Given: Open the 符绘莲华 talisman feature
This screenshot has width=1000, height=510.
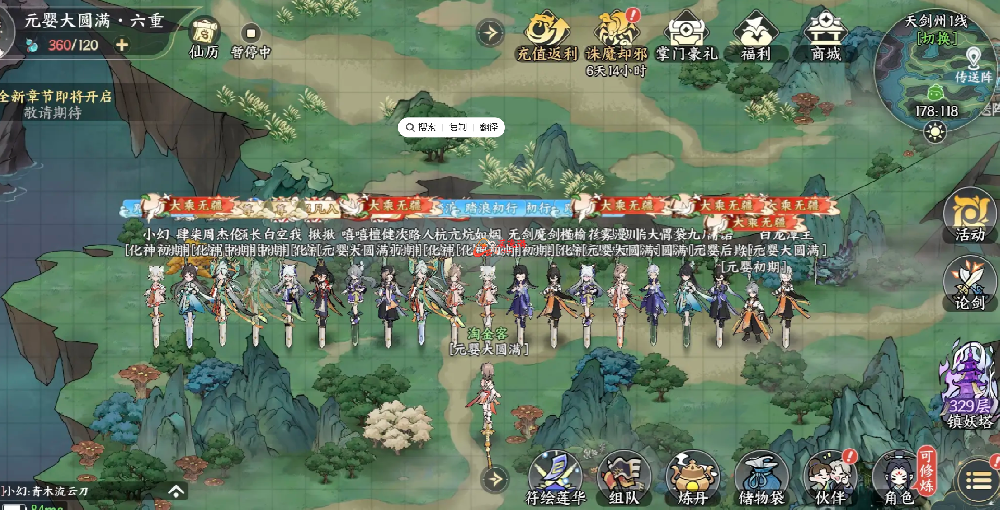Looking at the screenshot, I should (555, 475).
